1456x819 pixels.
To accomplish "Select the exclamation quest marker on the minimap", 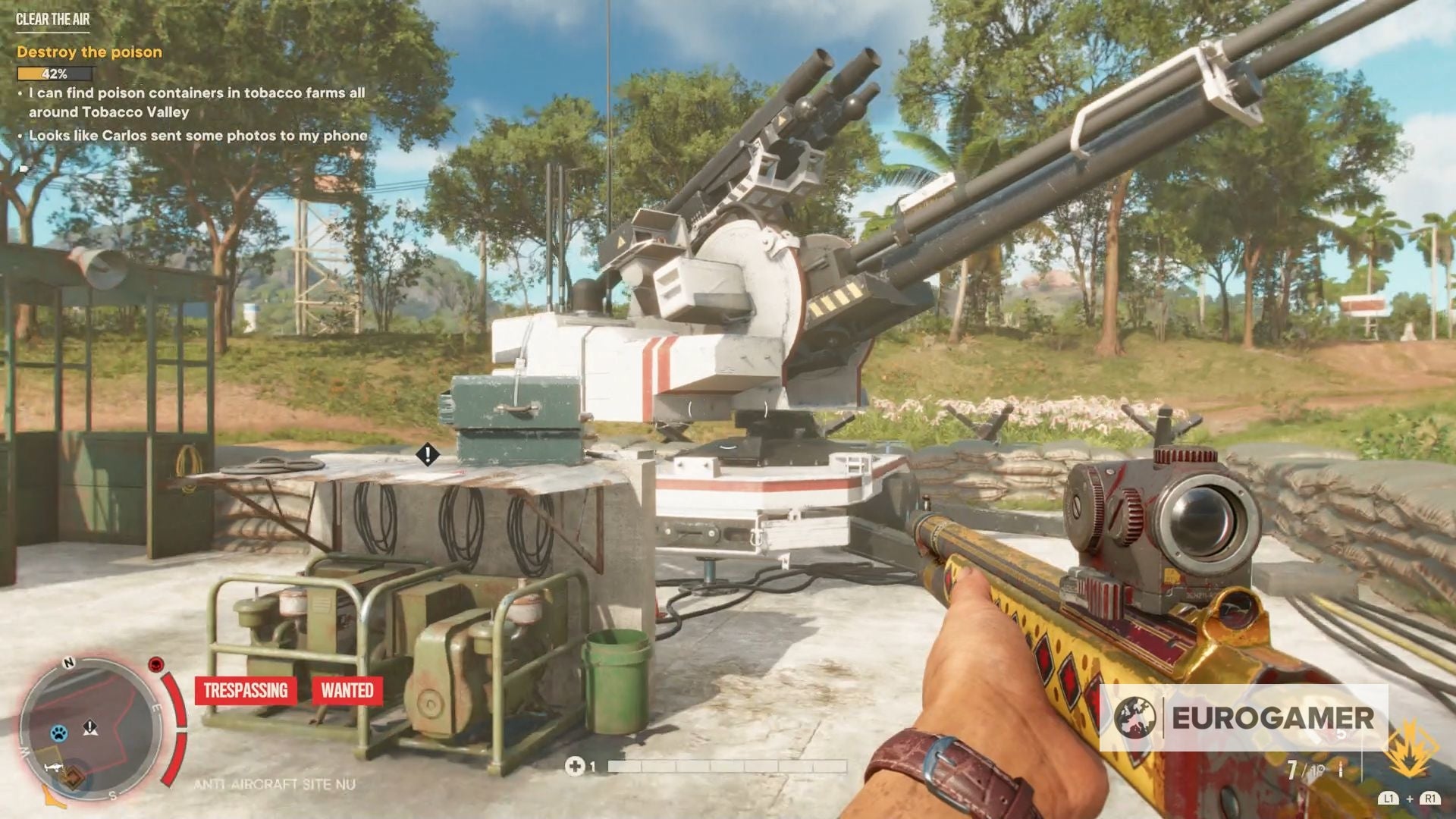I will (89, 728).
